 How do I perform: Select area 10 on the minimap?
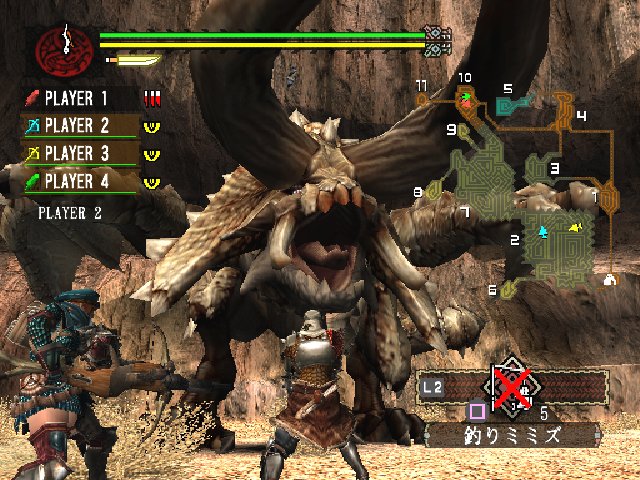pos(465,96)
